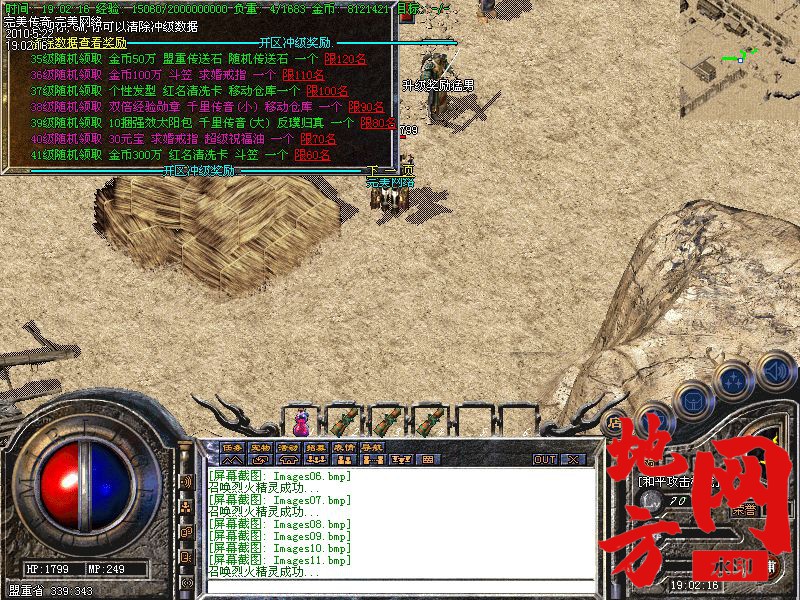Open the 表情 emotes tab

click(344, 447)
